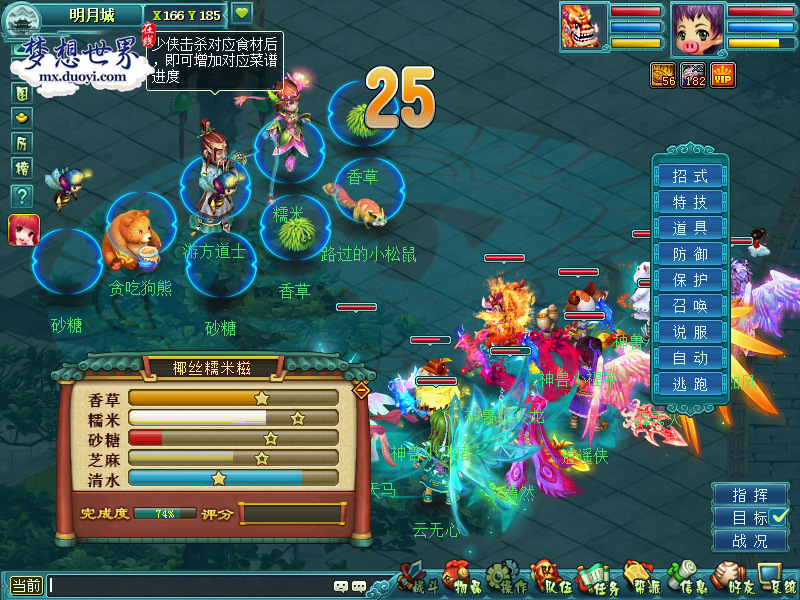Select the 逃跑 flee command

pyautogui.click(x=690, y=384)
